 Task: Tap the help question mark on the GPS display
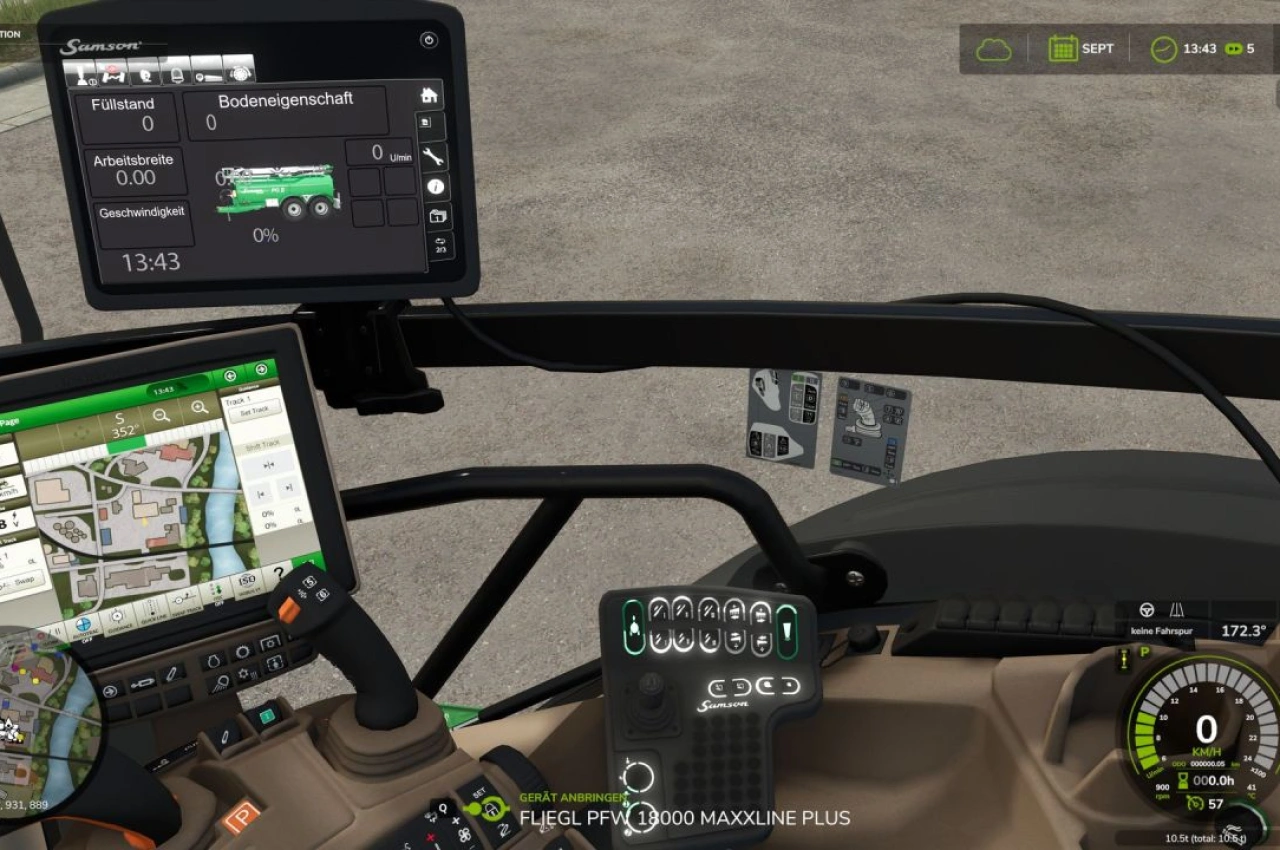coord(280,574)
